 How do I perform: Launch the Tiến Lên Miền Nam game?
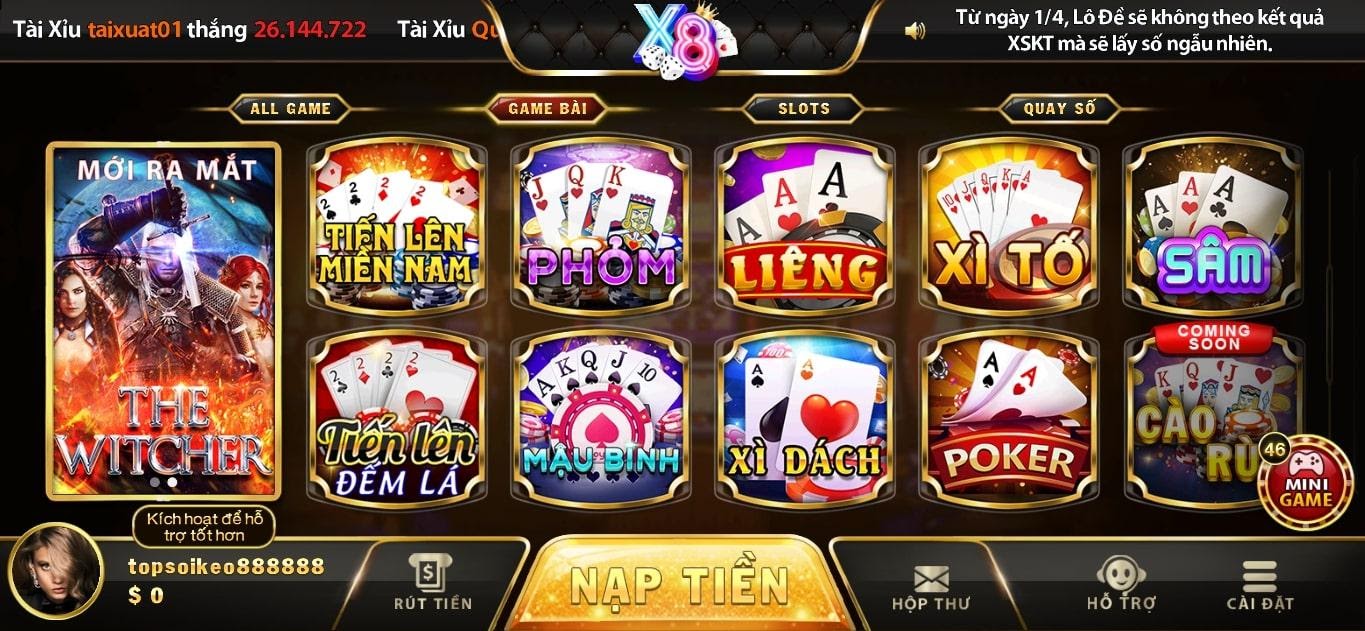click(x=396, y=225)
